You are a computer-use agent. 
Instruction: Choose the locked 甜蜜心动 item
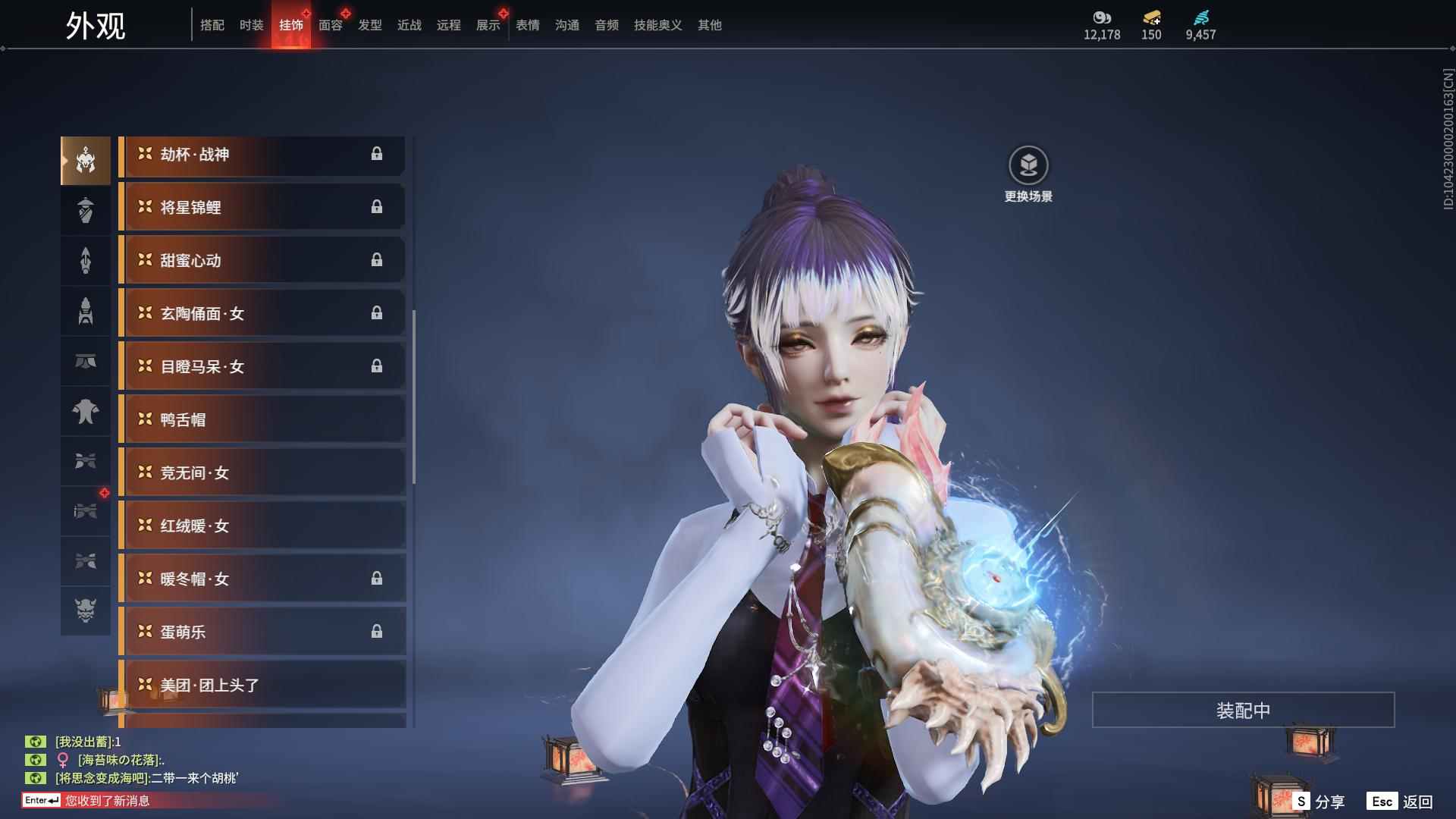pyautogui.click(x=262, y=260)
